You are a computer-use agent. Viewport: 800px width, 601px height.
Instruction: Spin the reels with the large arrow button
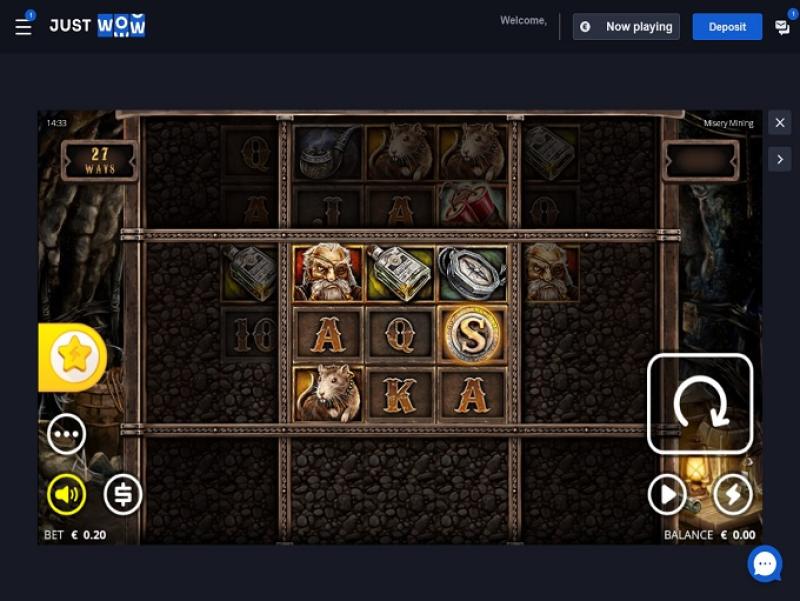(x=700, y=404)
